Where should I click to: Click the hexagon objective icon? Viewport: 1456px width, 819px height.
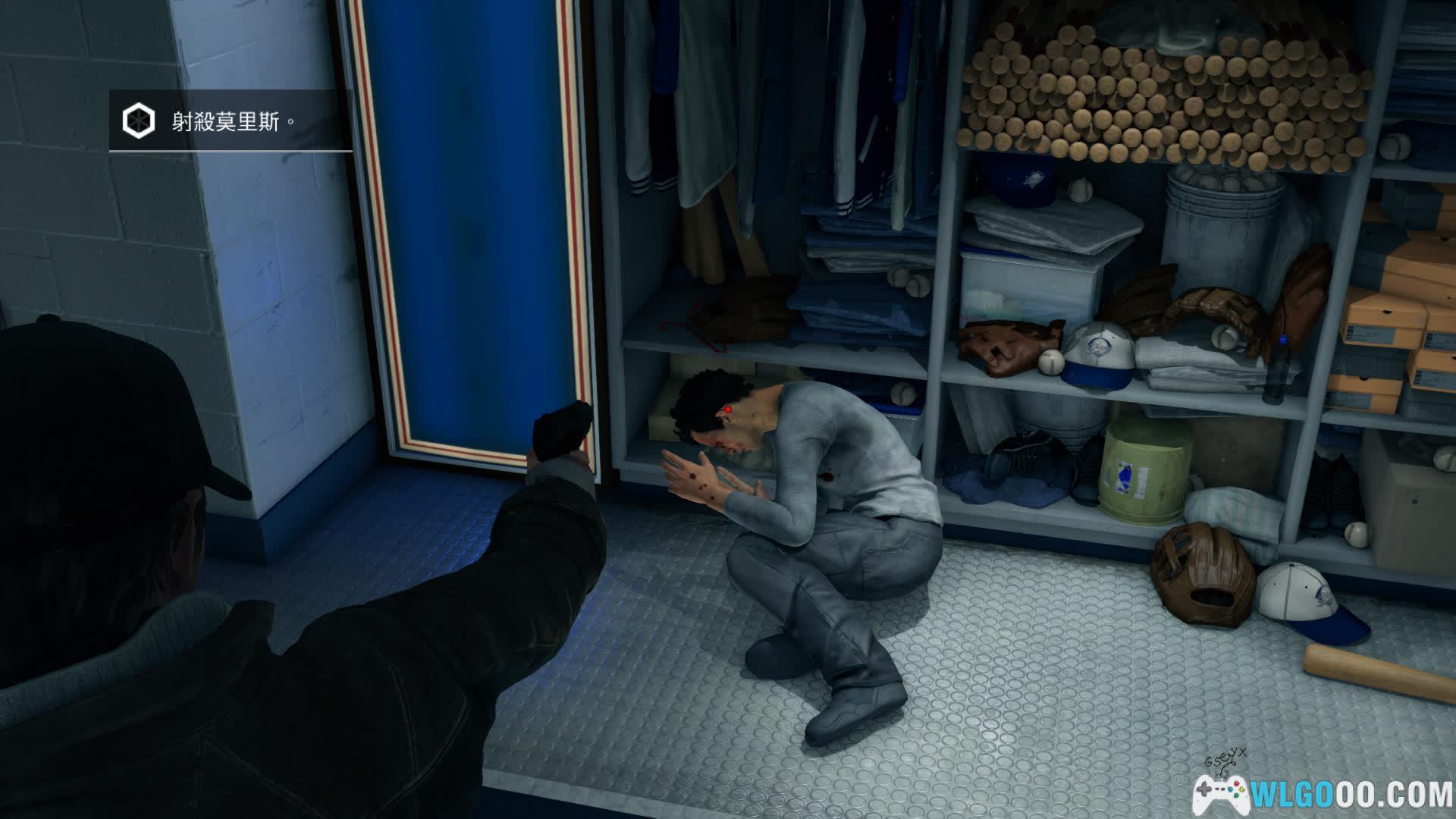pyautogui.click(x=139, y=121)
